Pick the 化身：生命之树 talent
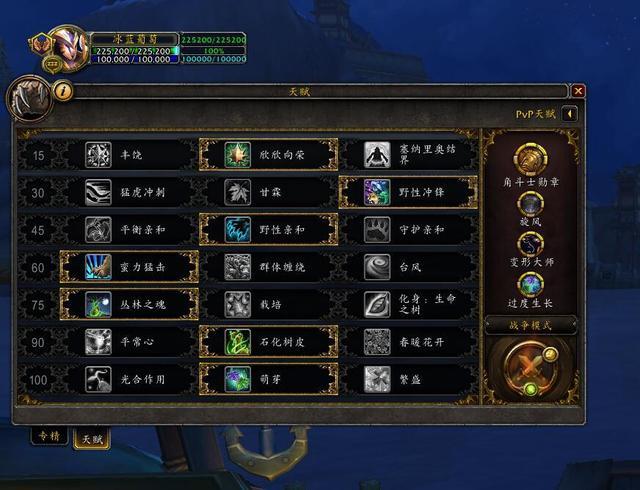The height and width of the screenshot is (490, 640). click(x=407, y=304)
